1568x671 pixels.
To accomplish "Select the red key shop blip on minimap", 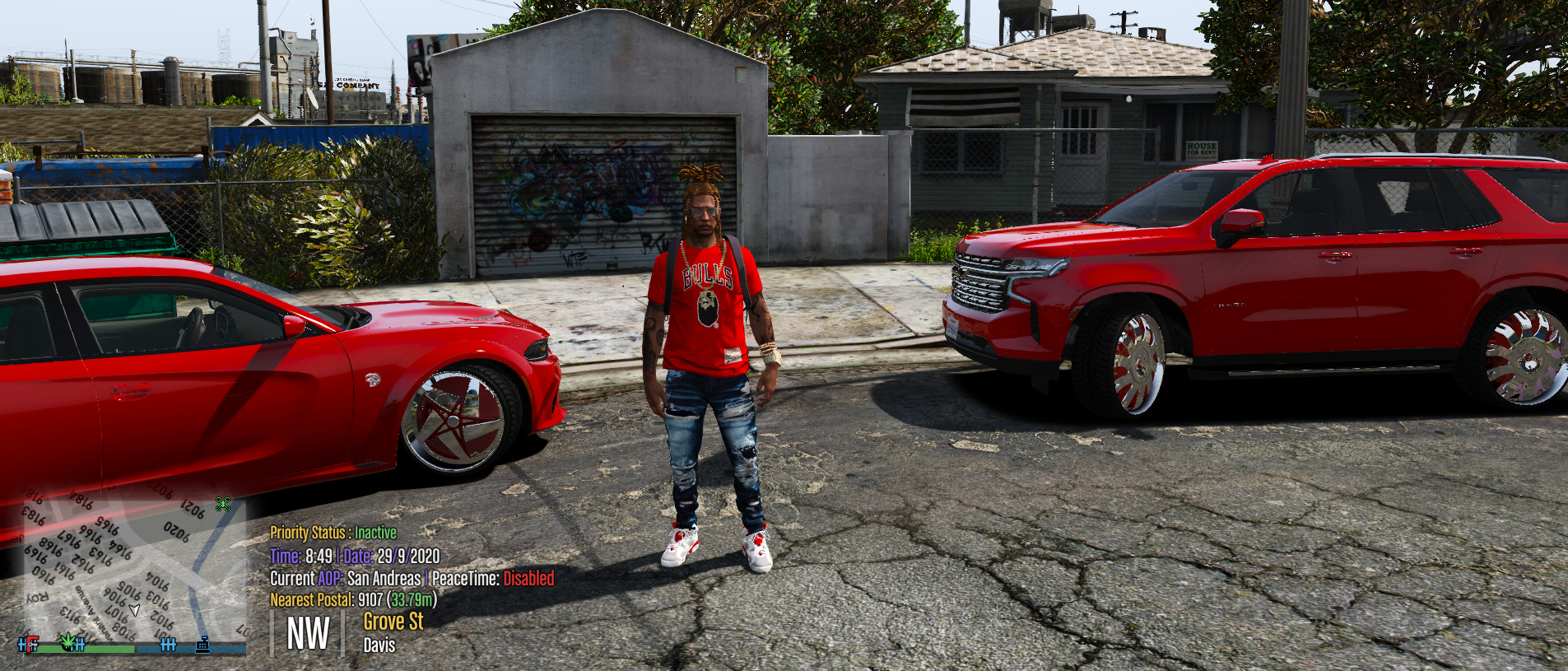I will click(31, 645).
